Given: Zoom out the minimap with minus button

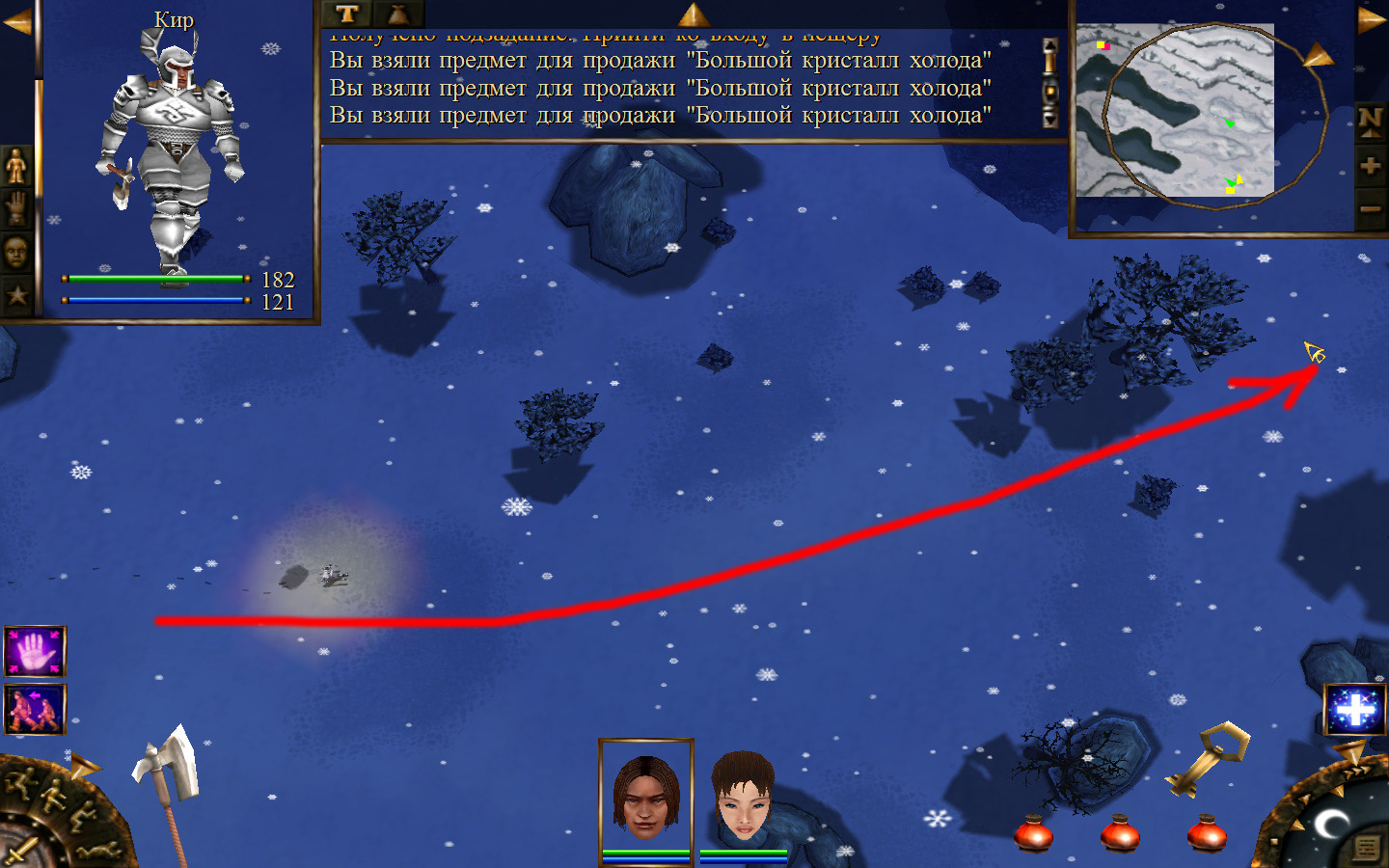Looking at the screenshot, I should point(1370,208).
